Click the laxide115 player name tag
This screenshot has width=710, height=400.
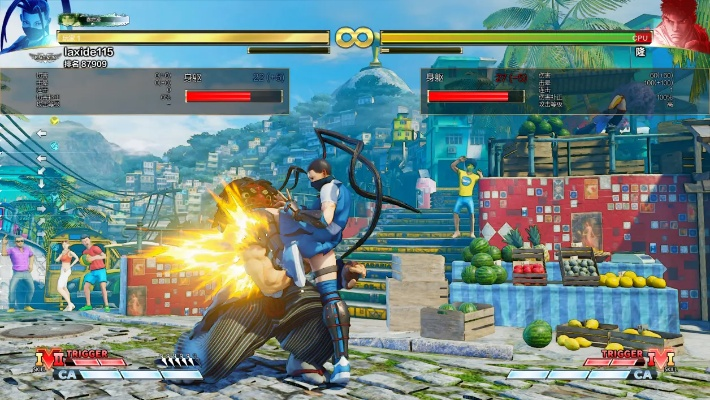(x=90, y=52)
